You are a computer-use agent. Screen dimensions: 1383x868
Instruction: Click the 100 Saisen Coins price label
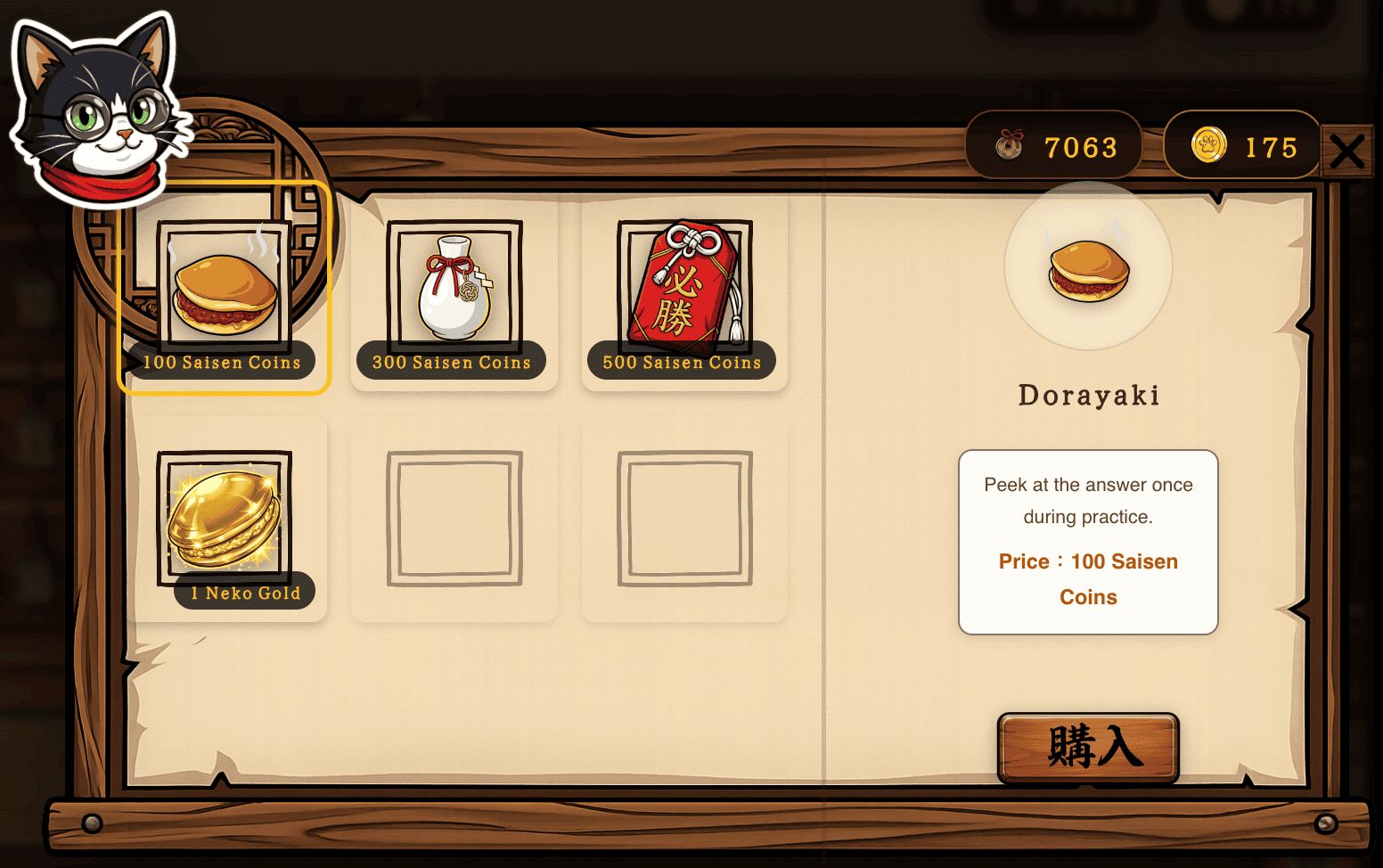(x=222, y=362)
